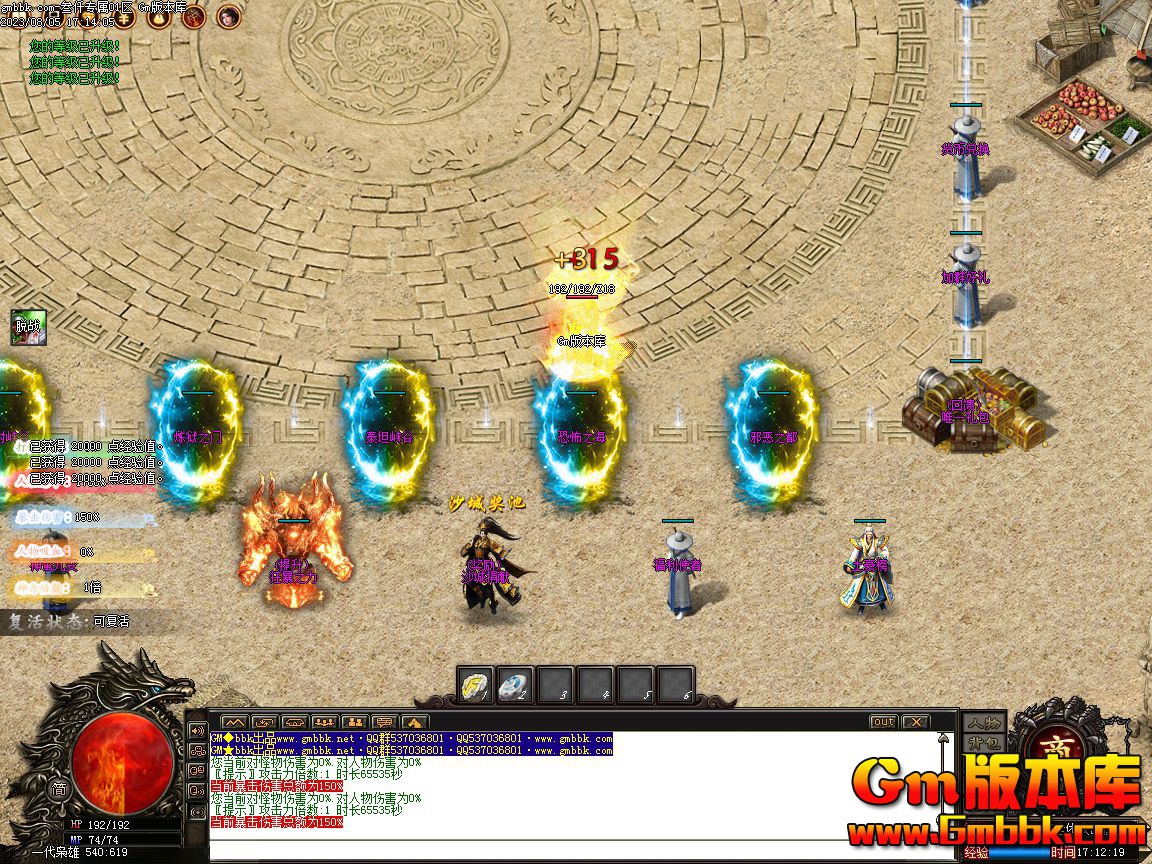Open the 人物 character panel
The height and width of the screenshot is (864, 1152).
[x=982, y=722]
